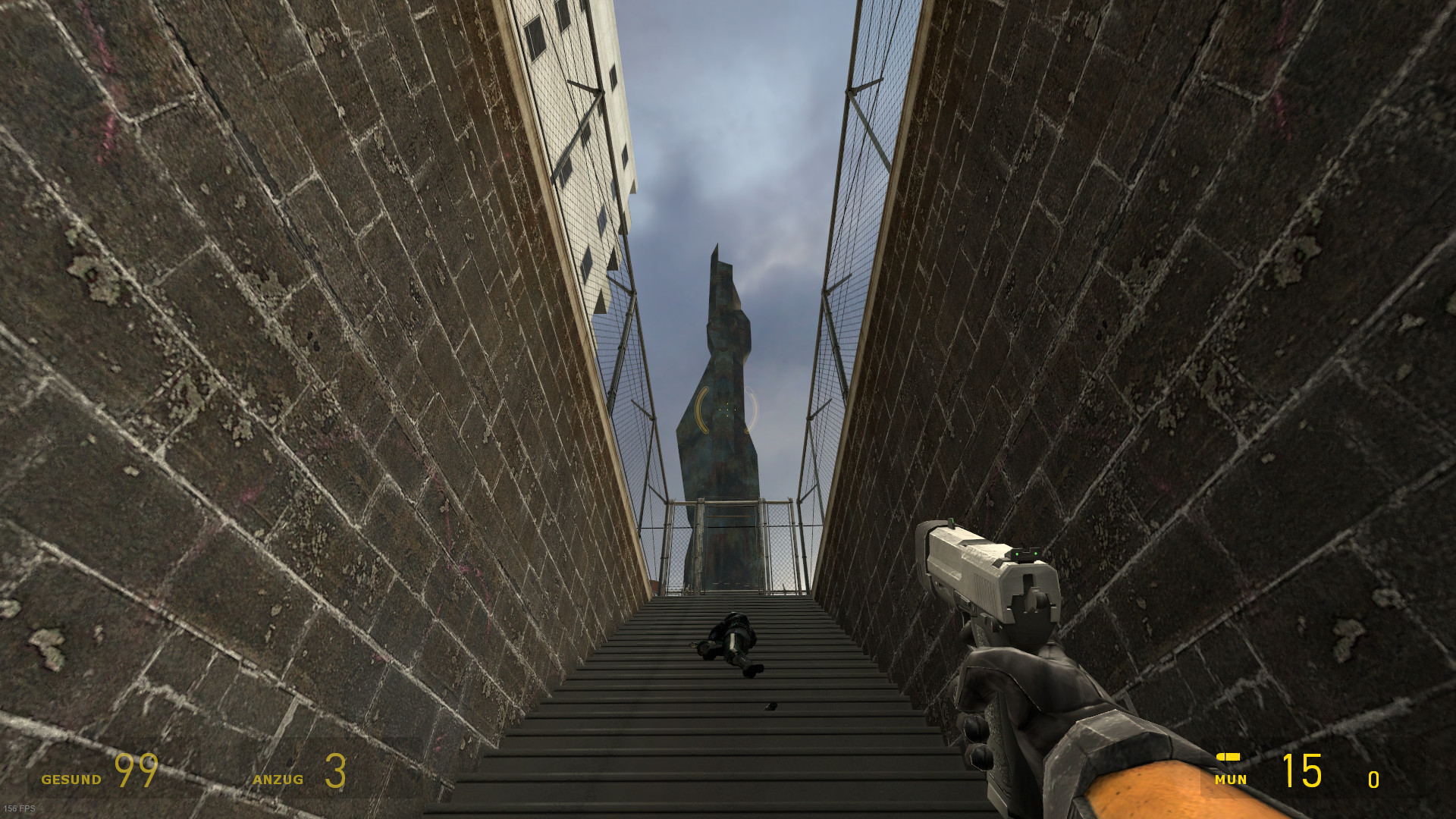Click the MUN ammo label text
This screenshot has width=1456, height=819.
point(1232,780)
